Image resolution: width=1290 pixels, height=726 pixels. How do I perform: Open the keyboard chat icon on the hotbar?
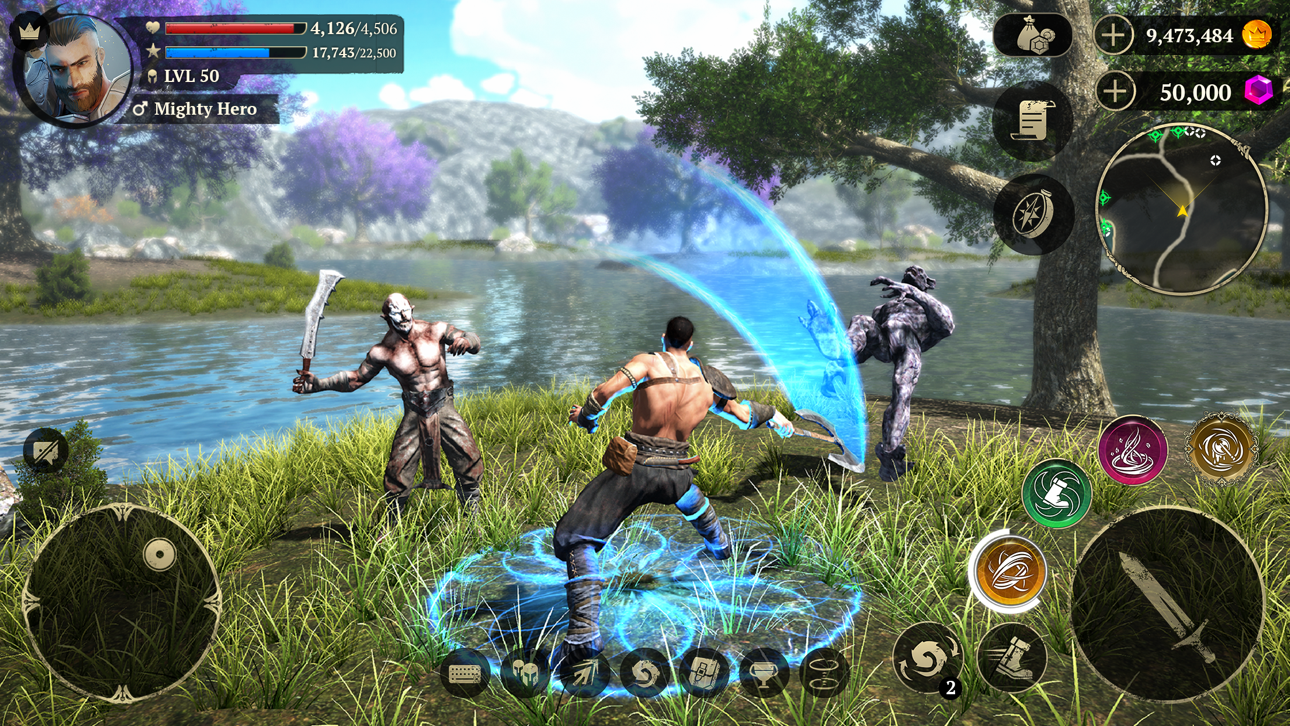pyautogui.click(x=464, y=673)
